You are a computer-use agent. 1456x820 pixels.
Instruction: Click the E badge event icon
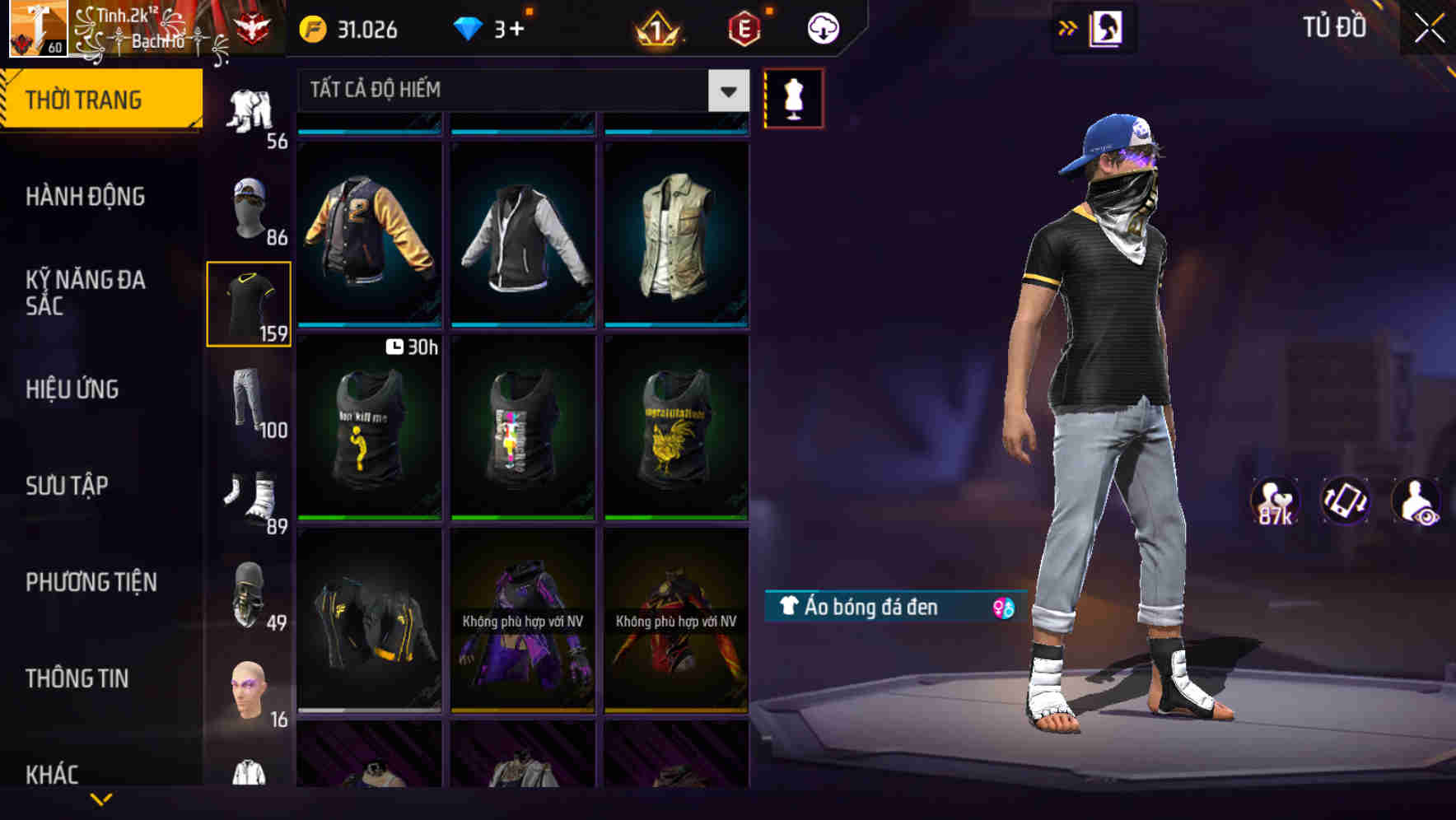pos(740,30)
